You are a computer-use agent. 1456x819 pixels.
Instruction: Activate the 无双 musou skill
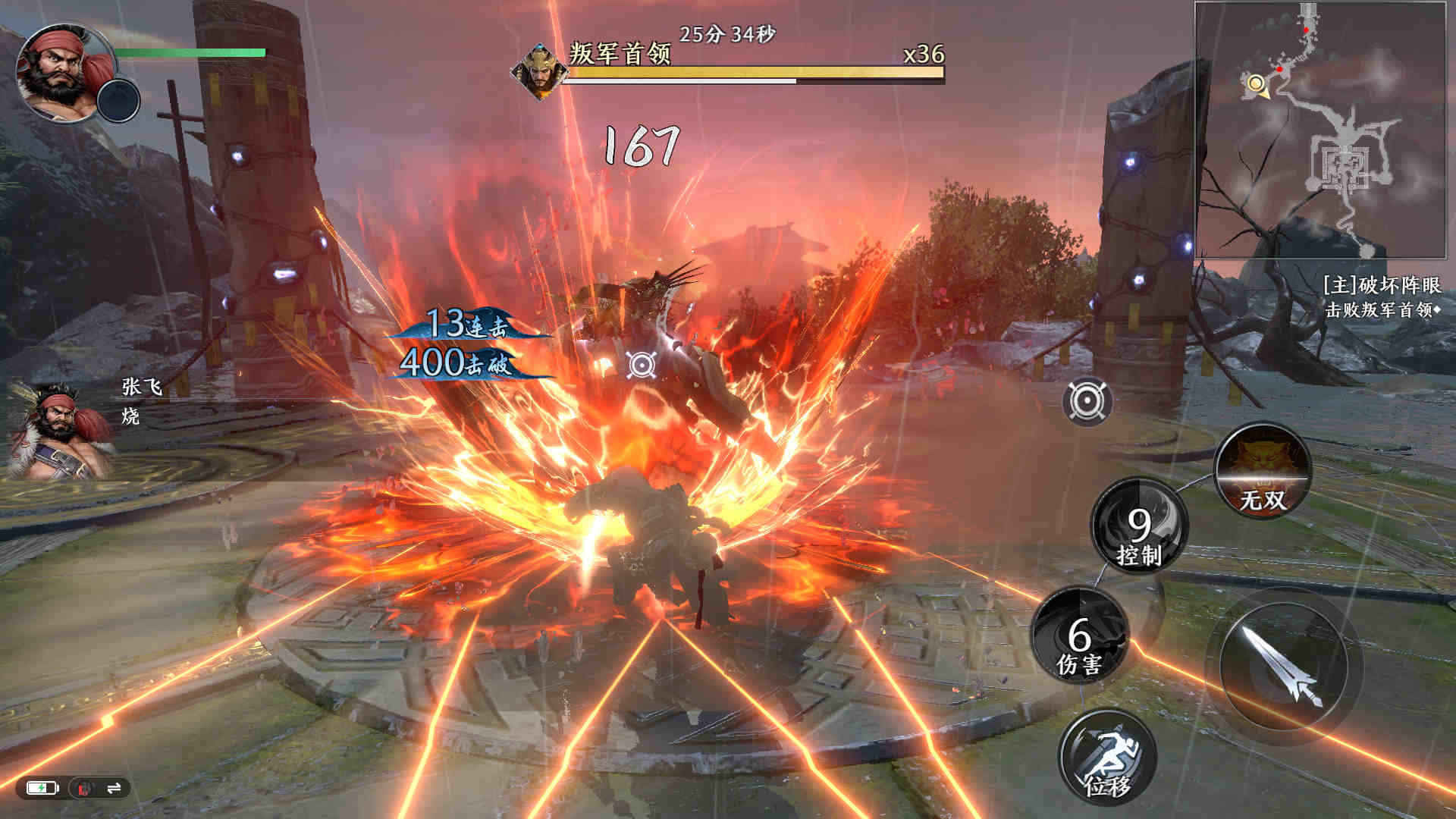[1263, 471]
